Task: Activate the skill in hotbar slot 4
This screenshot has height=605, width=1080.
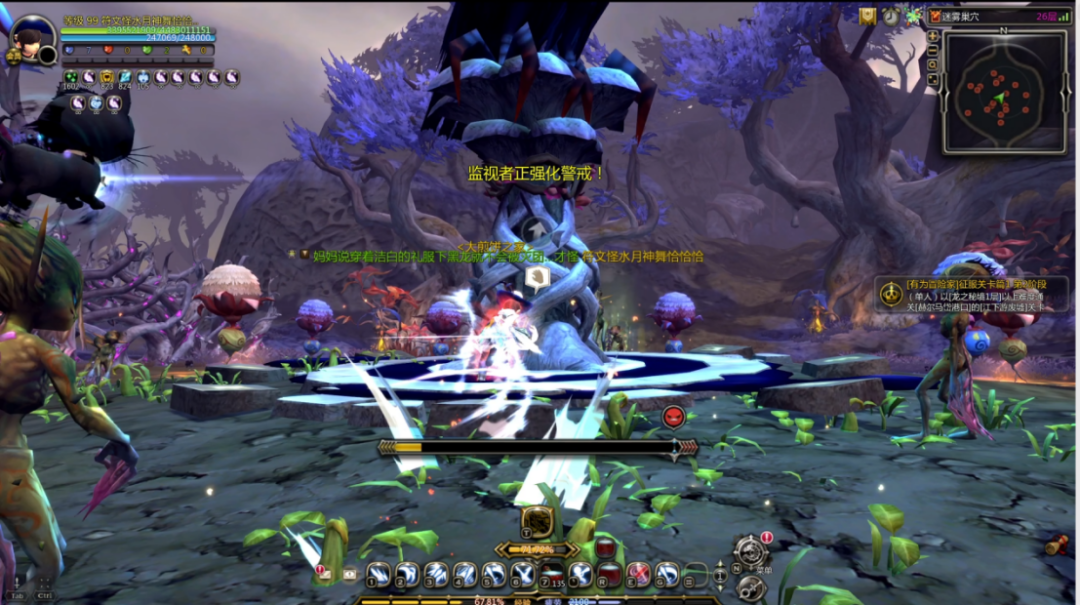Action: click(x=465, y=574)
